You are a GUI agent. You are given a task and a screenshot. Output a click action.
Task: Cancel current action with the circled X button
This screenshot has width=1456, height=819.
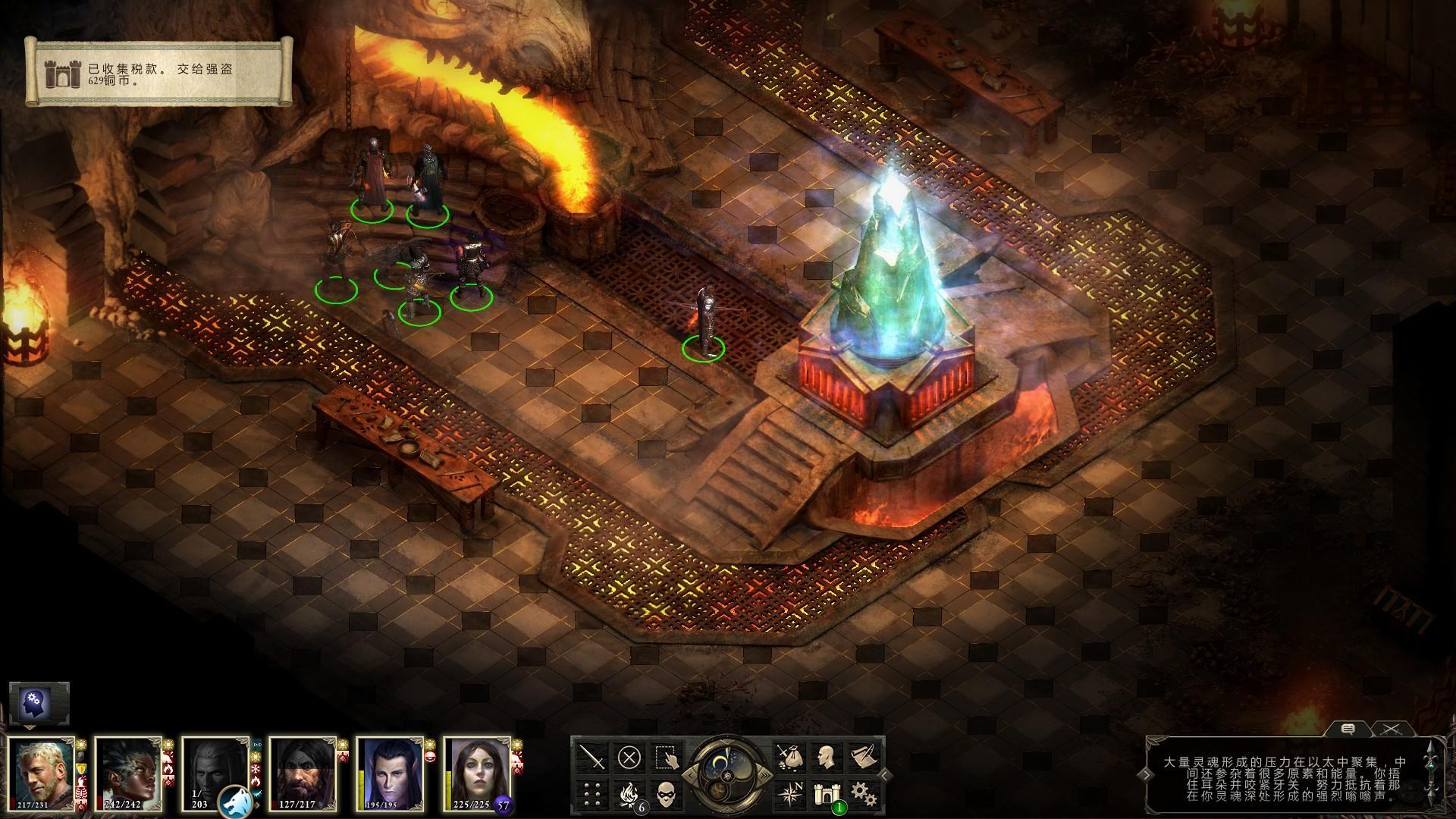pos(629,757)
